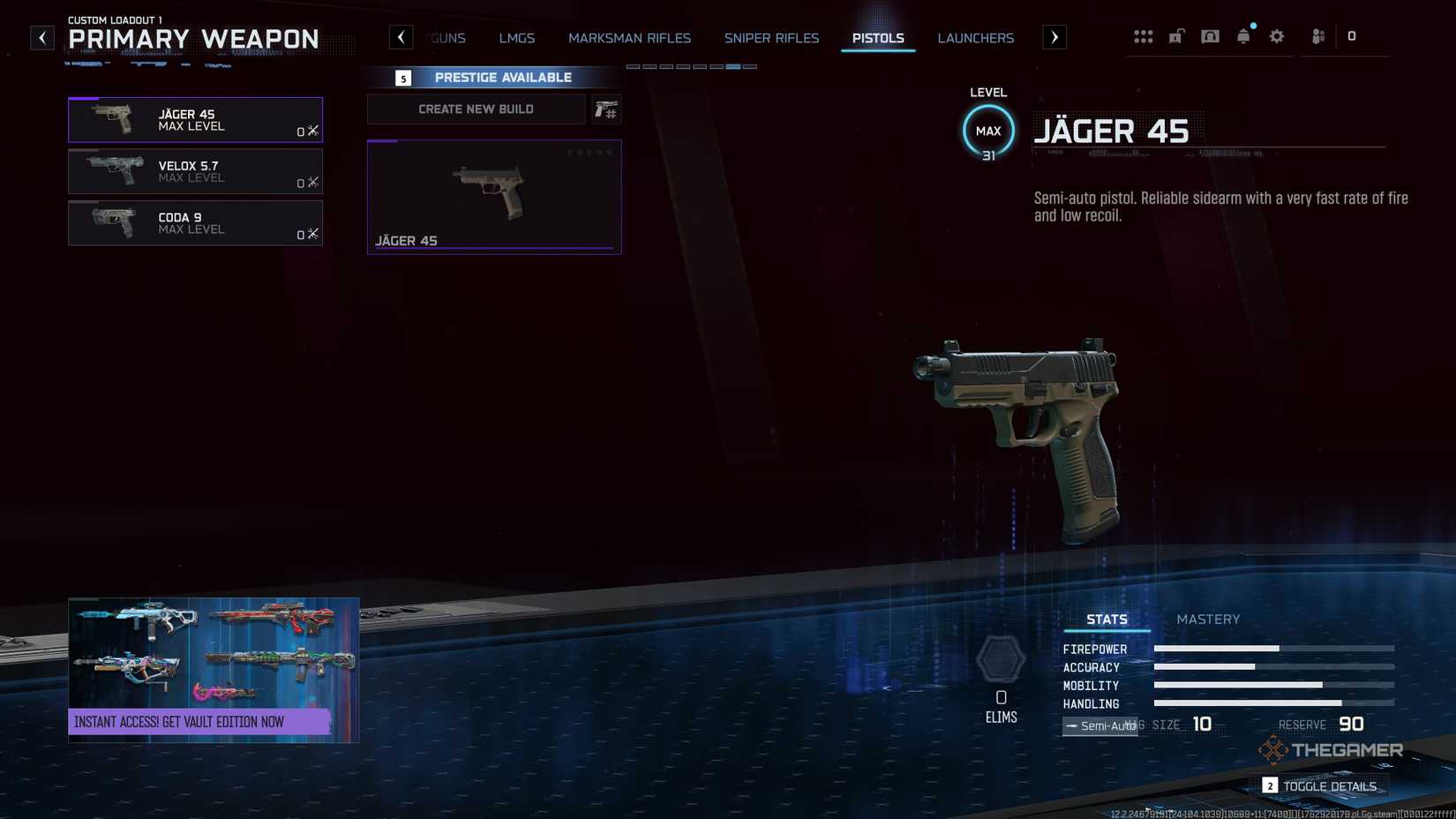Switch to the Sniper Rifles tab
Viewport: 1456px width, 819px height.
pos(771,38)
